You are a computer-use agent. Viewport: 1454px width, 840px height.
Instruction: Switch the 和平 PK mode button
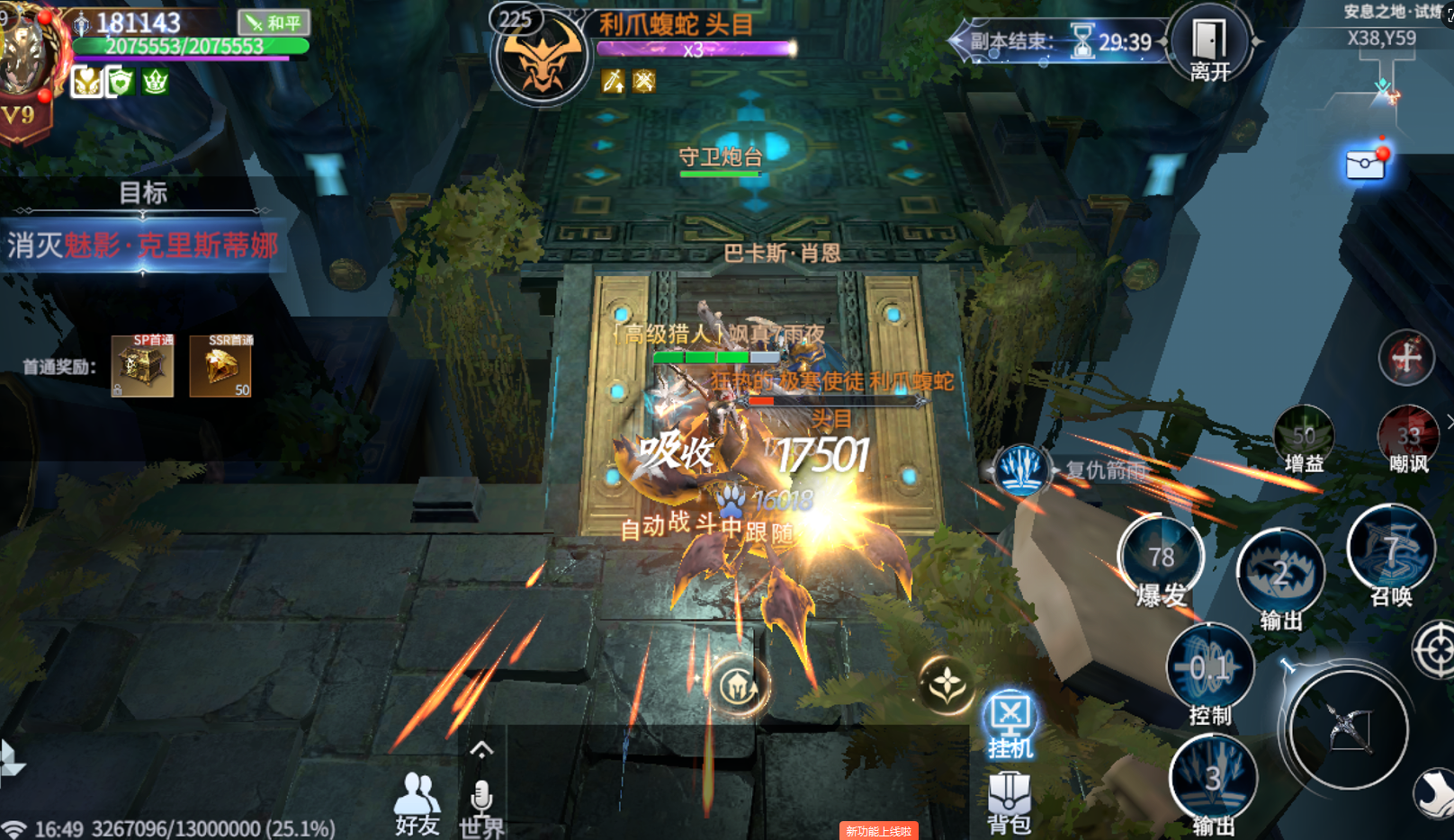[274, 22]
